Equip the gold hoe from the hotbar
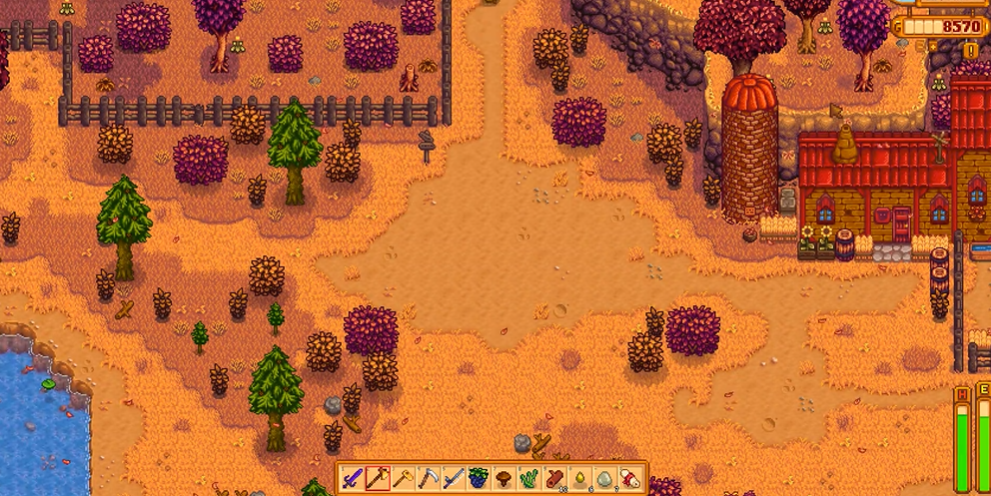Screen dimensions: 991x496 [x=403, y=478]
